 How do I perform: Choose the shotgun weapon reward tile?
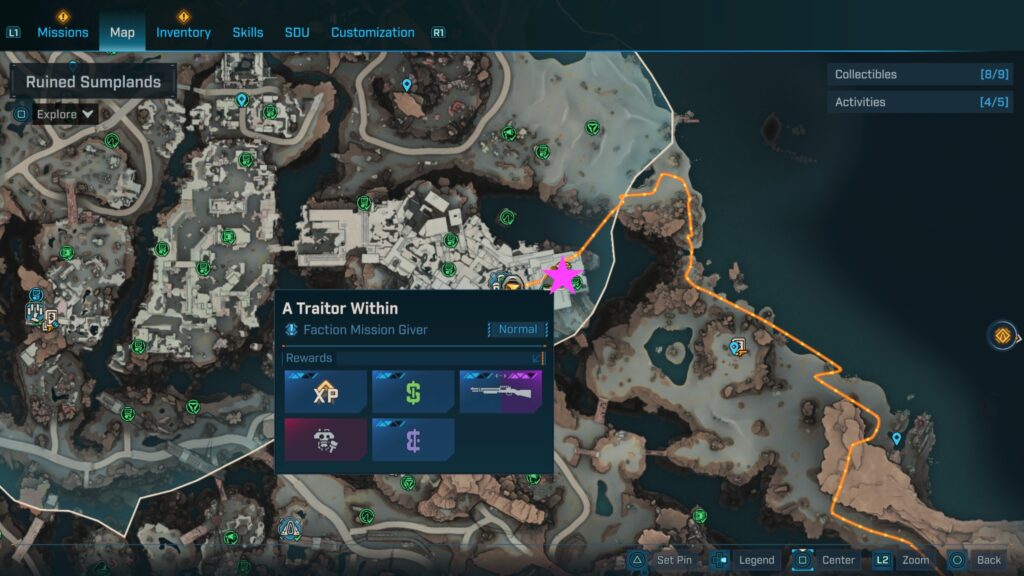pos(500,392)
